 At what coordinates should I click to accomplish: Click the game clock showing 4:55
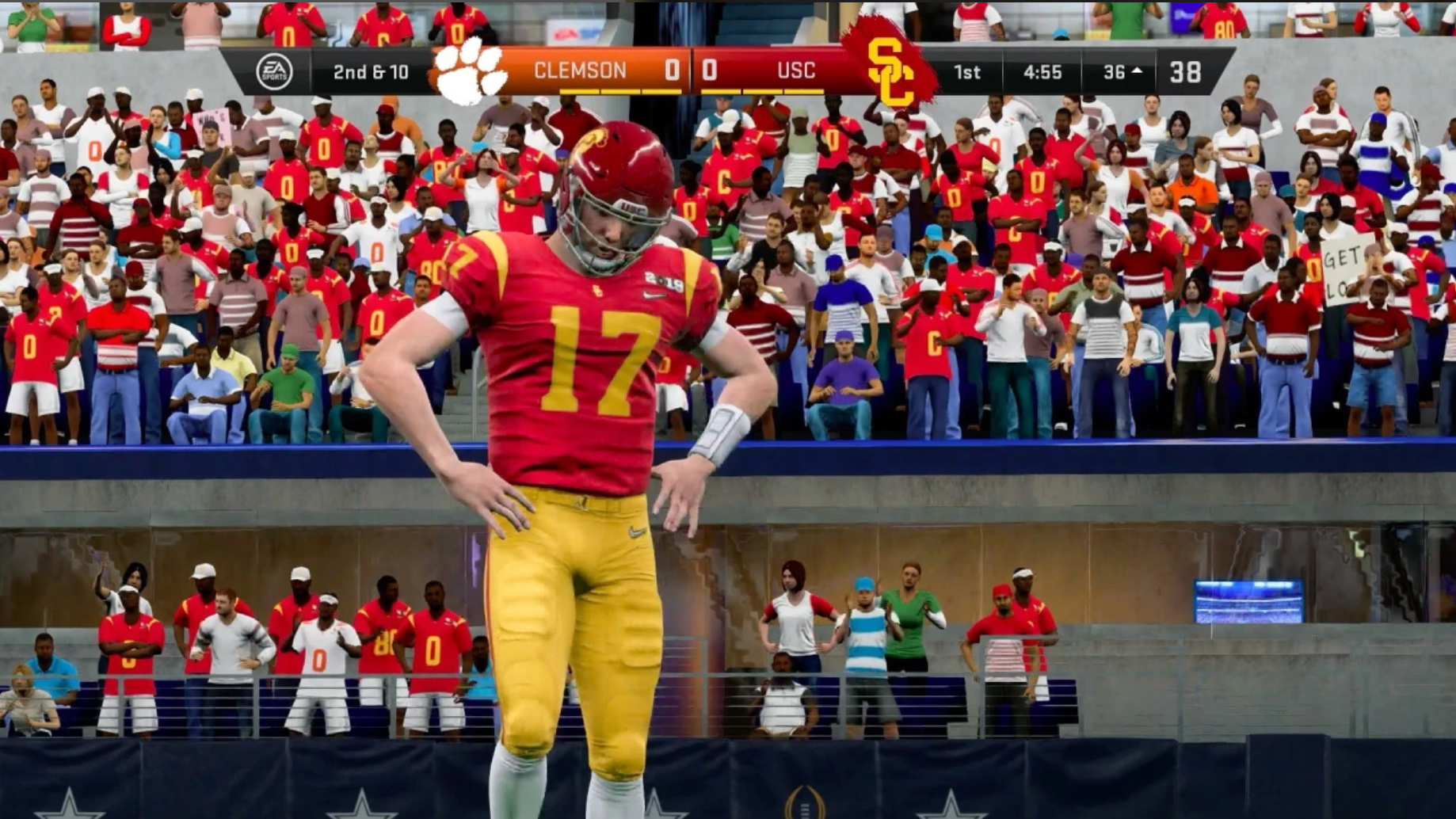1044,70
